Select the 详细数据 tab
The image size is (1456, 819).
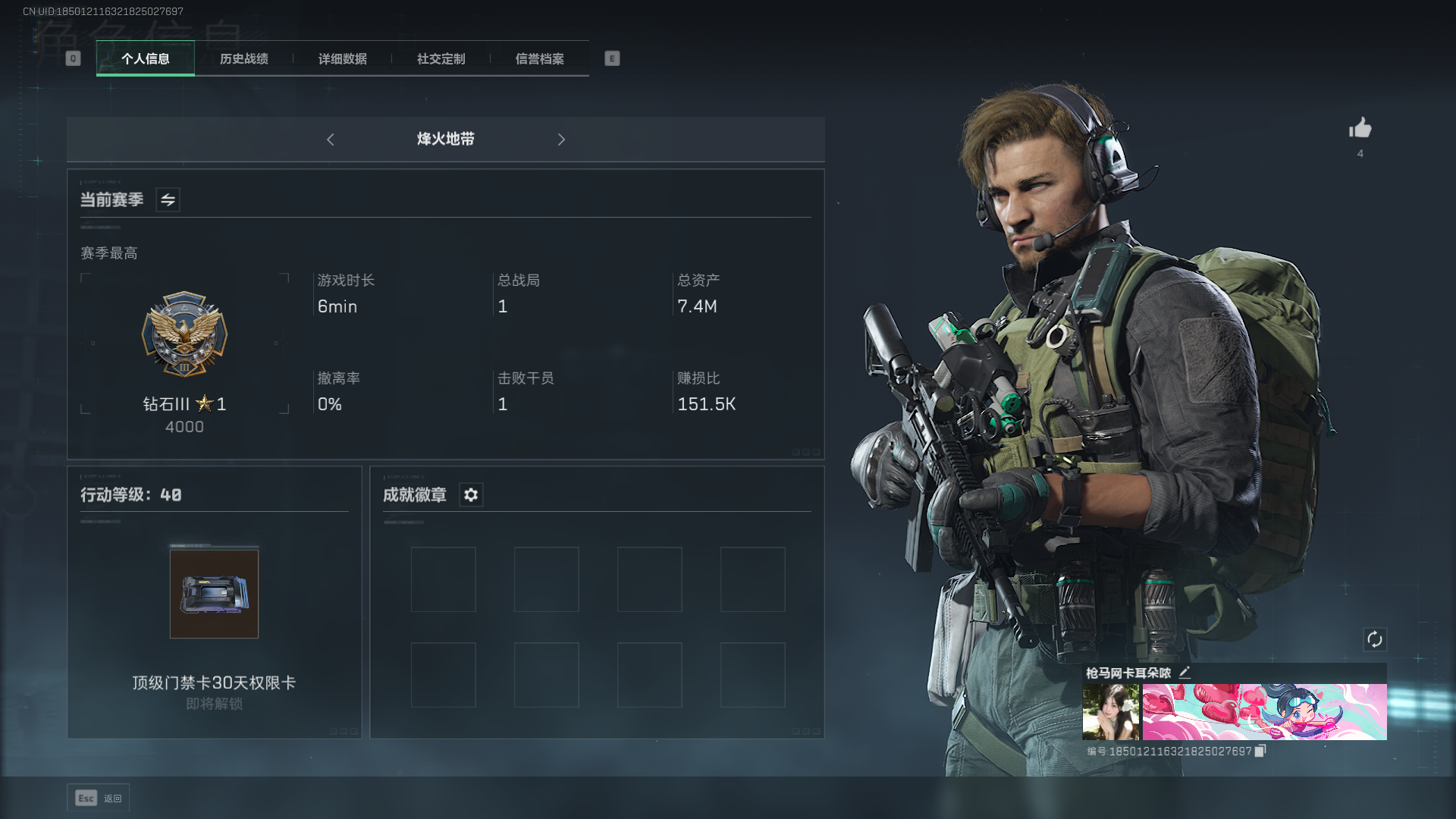tap(342, 58)
